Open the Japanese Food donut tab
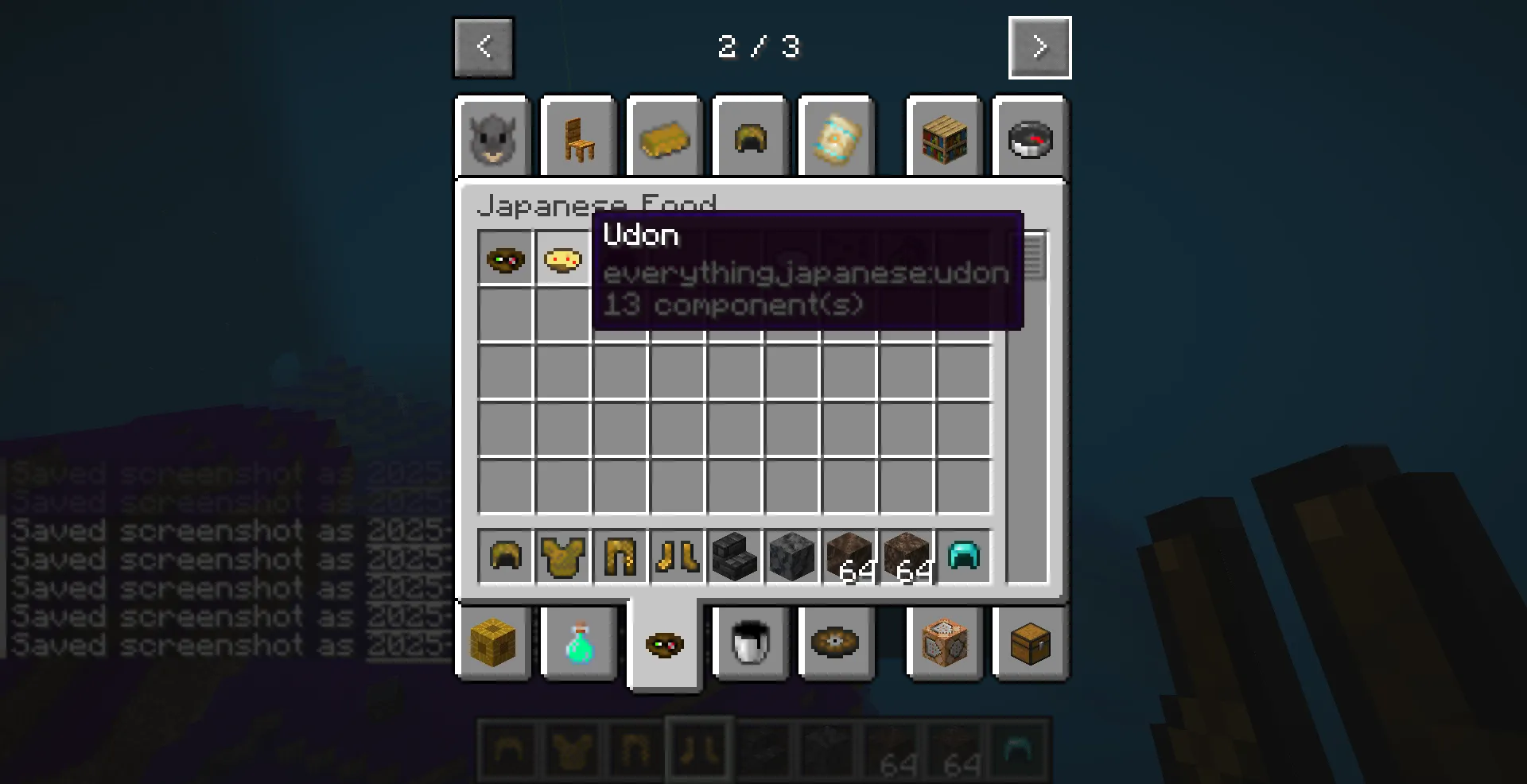Image resolution: width=1527 pixels, height=784 pixels. [665, 644]
